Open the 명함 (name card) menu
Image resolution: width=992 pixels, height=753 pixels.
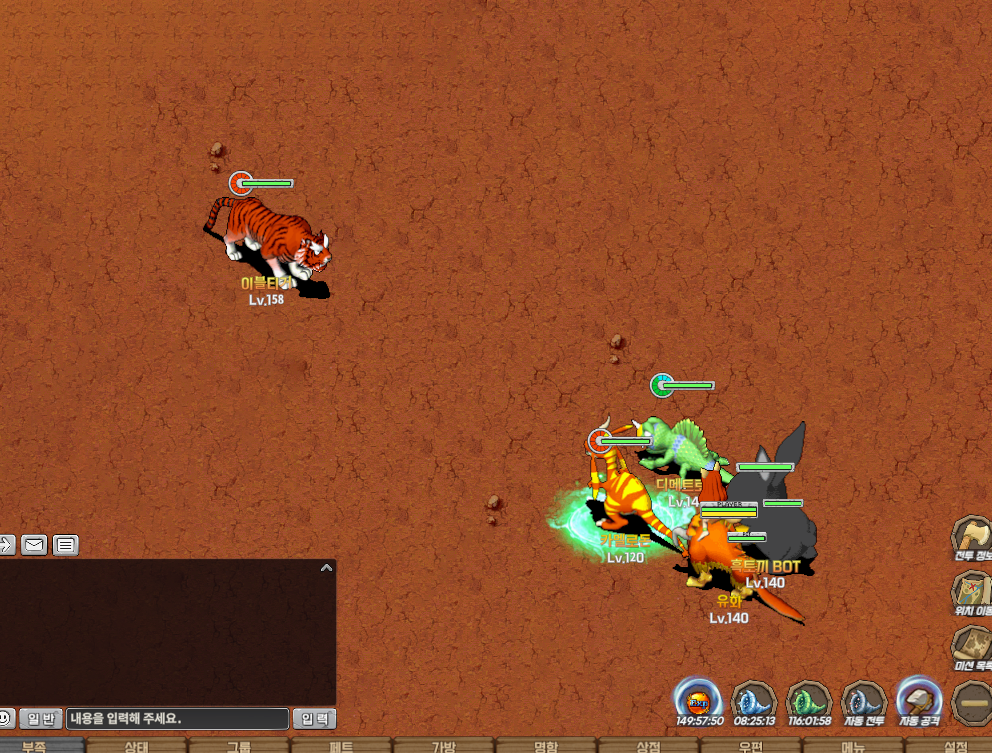click(x=545, y=746)
